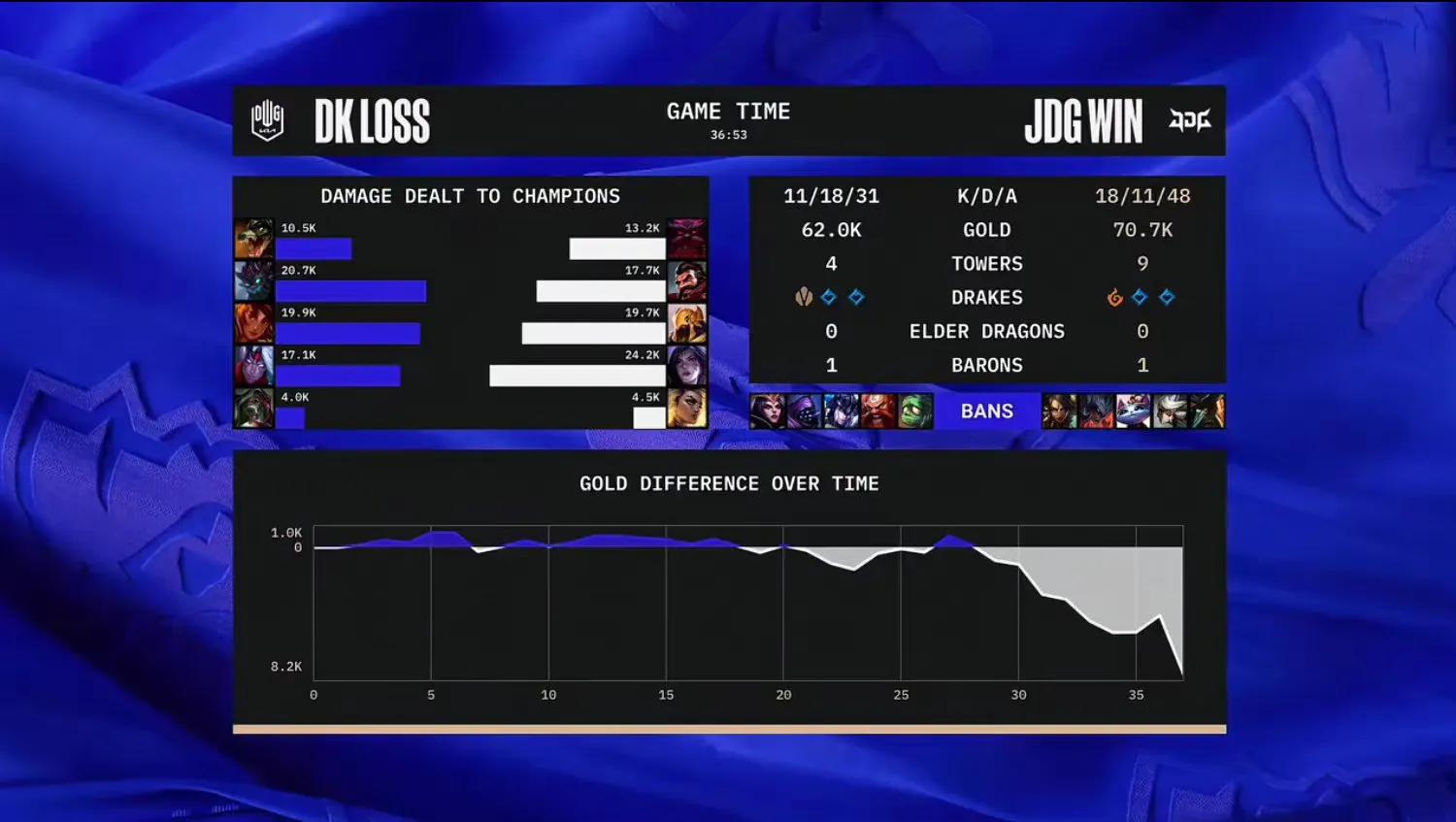The height and width of the screenshot is (822, 1456).
Task: Click the top DK champion portrait
Action: pyautogui.click(x=253, y=238)
